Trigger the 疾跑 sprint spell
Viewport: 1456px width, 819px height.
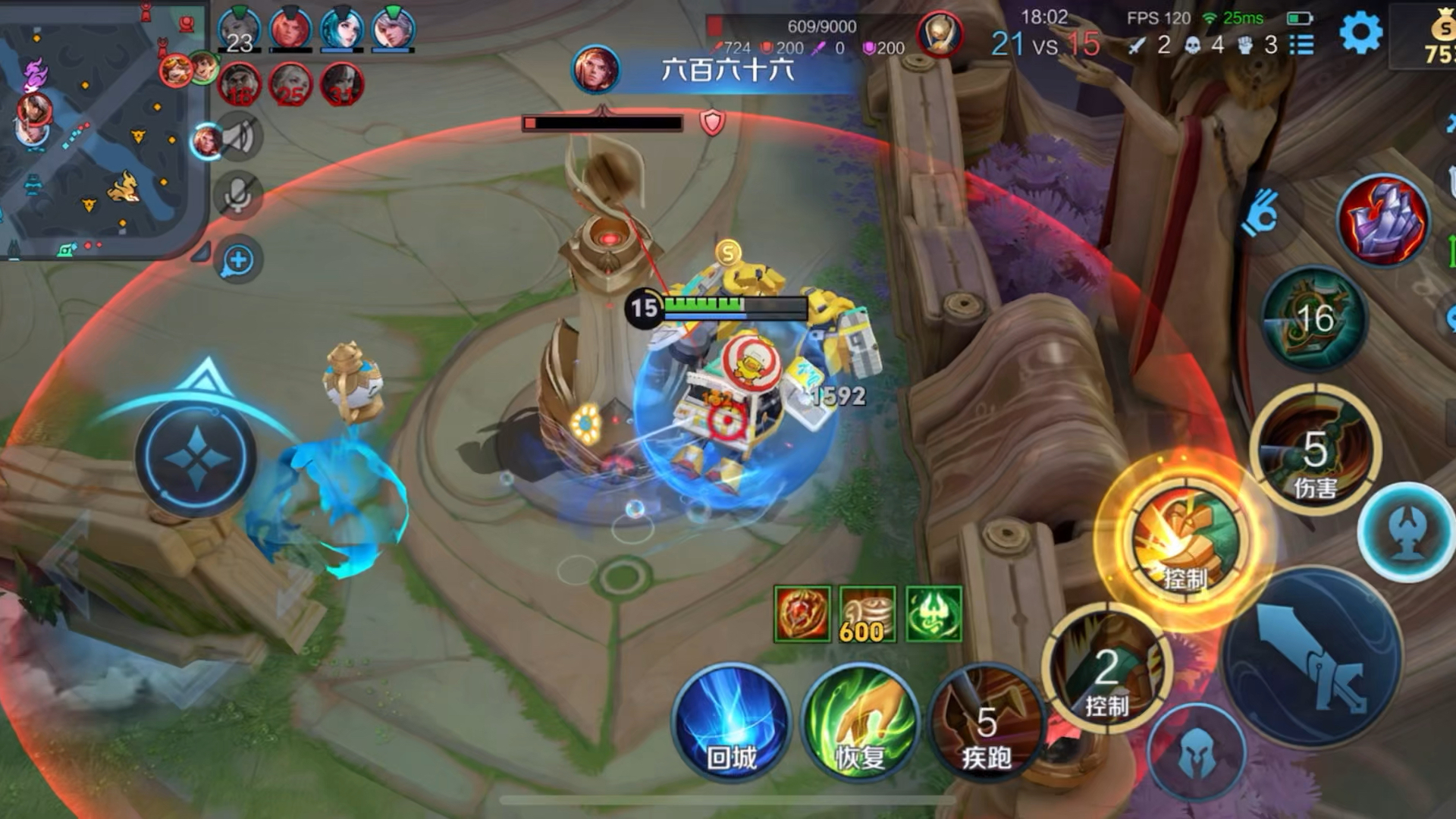click(x=986, y=724)
